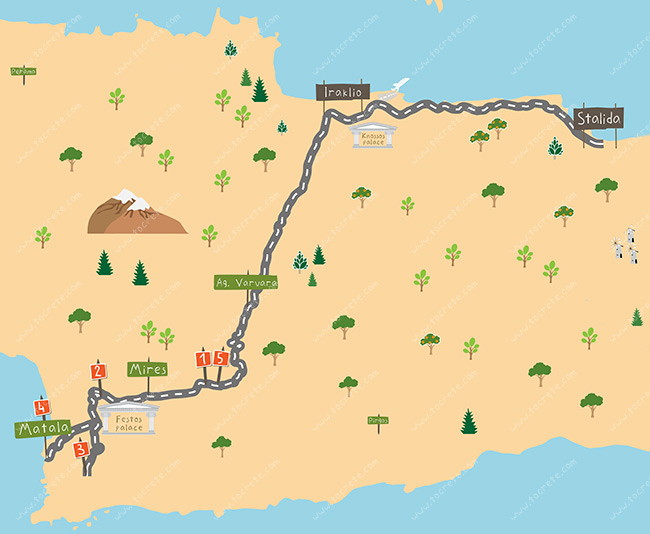The image size is (650, 534).
Task: Select the small Perama signpost
Action: (23, 71)
